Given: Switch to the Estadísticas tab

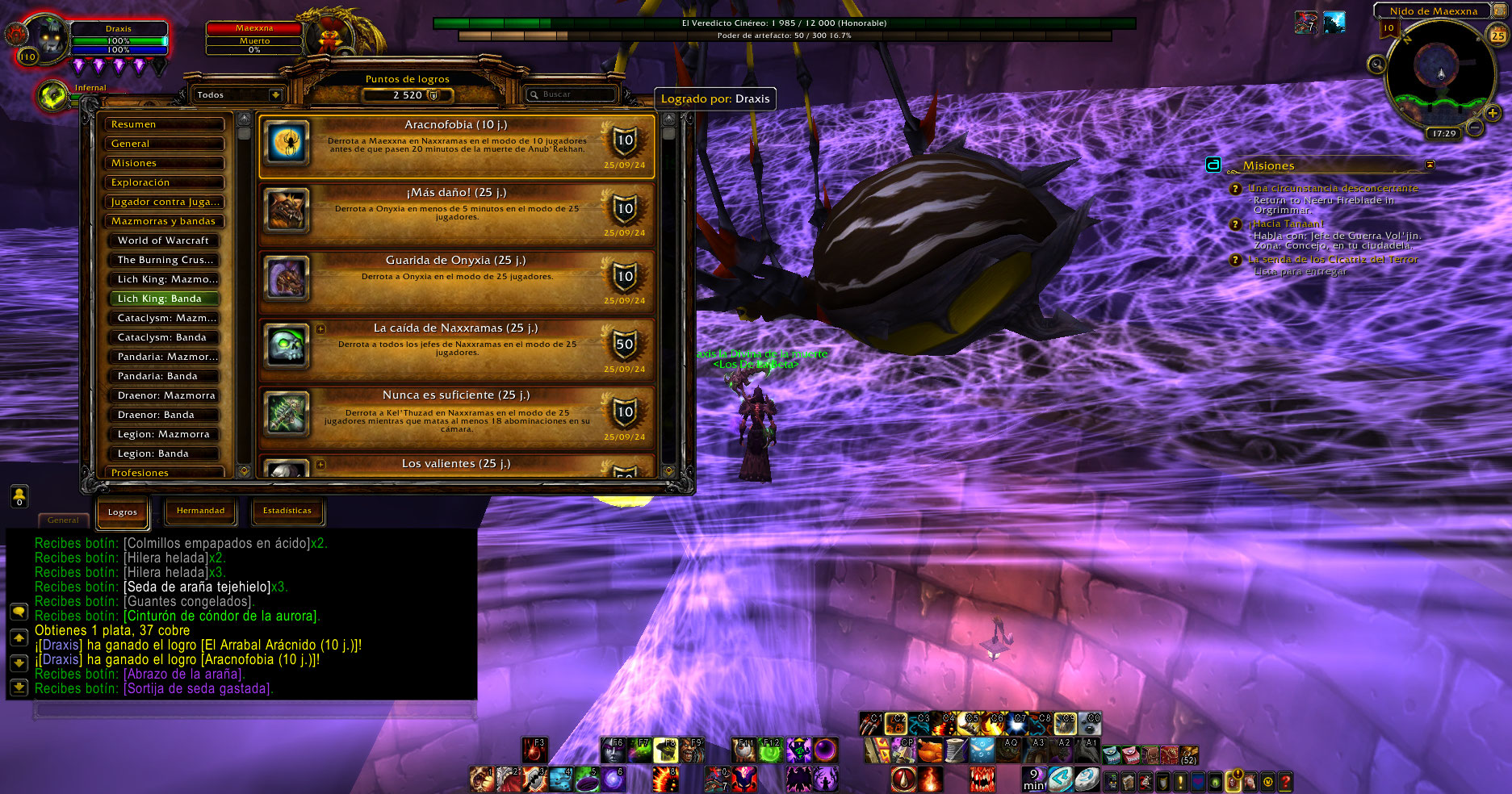Looking at the screenshot, I should [287, 511].
